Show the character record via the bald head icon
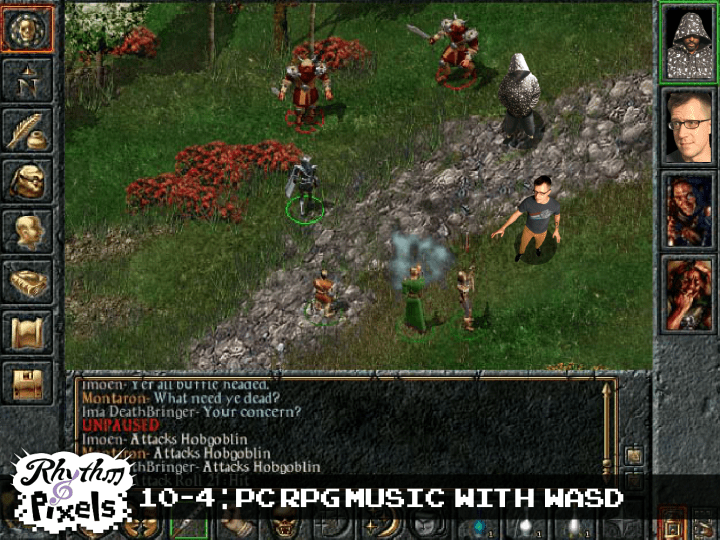 coord(27,231)
